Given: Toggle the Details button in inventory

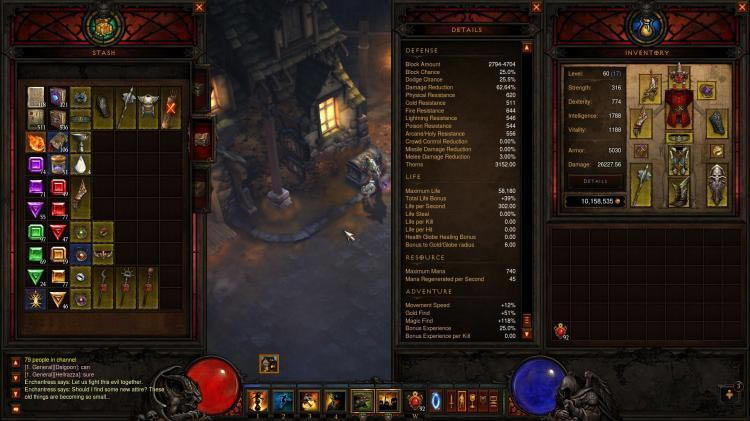Looking at the screenshot, I should point(595,181).
